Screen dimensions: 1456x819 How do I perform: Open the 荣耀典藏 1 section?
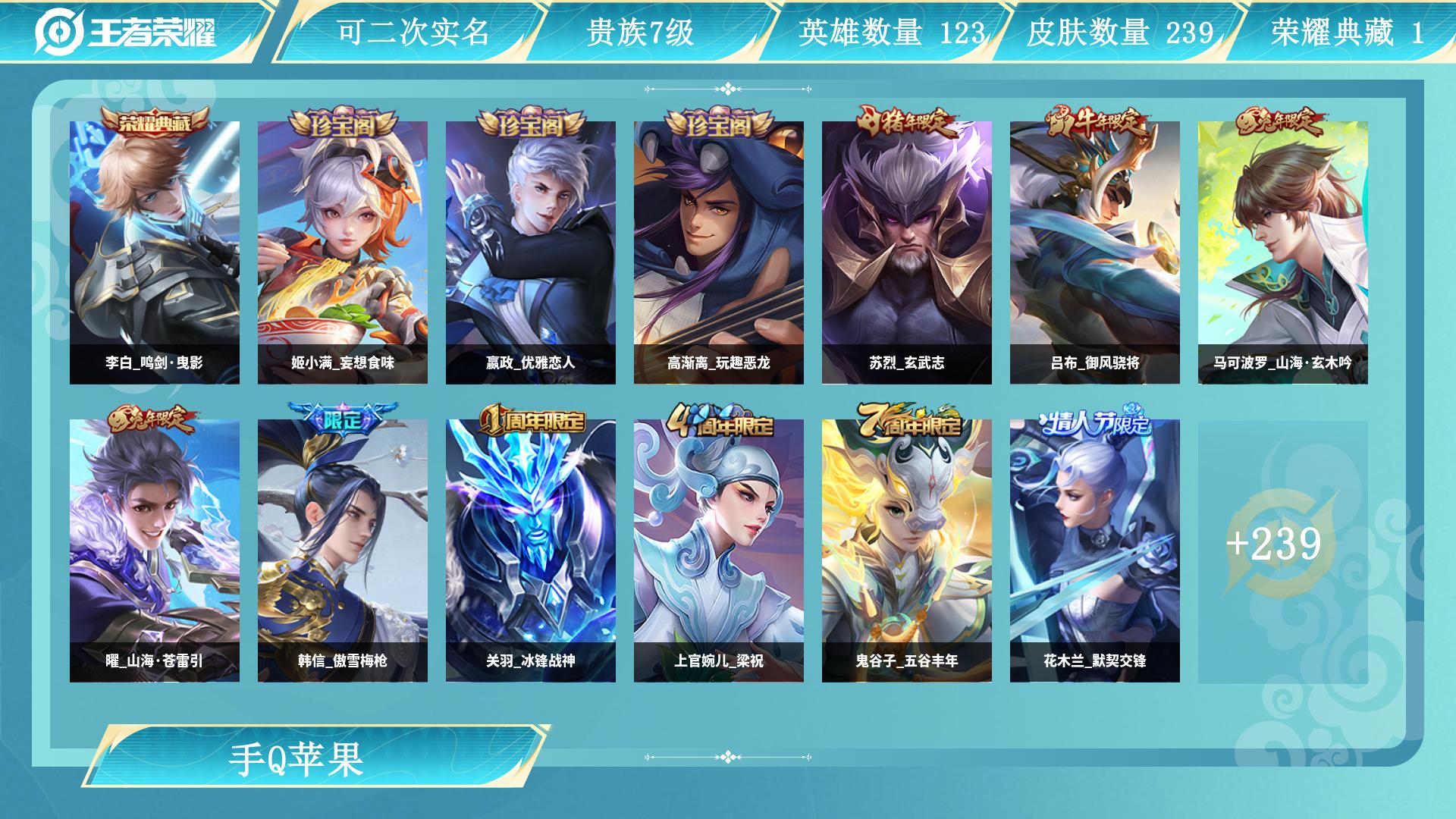[1349, 32]
